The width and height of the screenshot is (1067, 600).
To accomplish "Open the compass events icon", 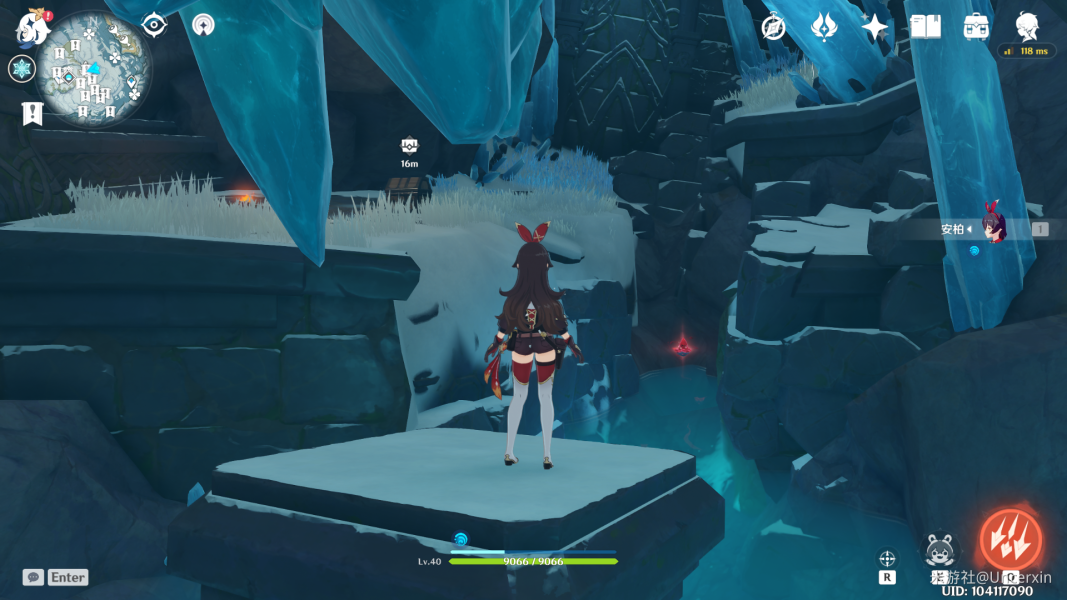I will click(773, 27).
